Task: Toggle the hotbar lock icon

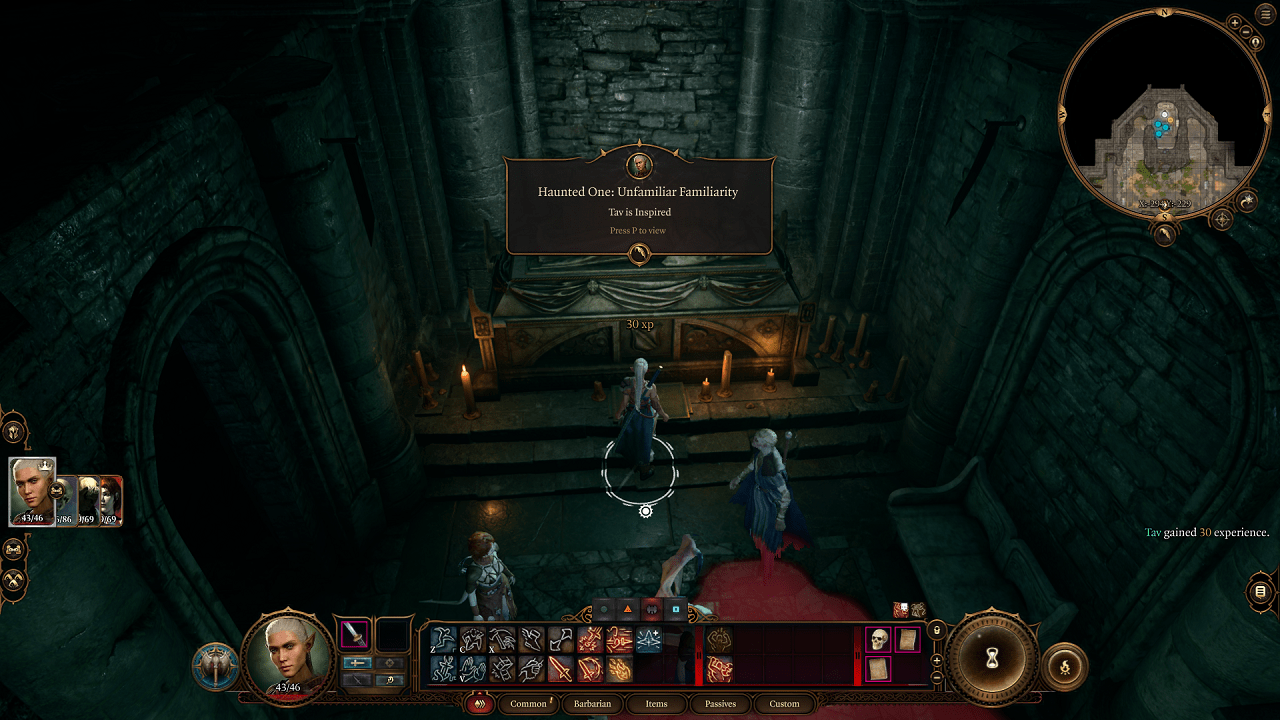Action: click(x=936, y=630)
